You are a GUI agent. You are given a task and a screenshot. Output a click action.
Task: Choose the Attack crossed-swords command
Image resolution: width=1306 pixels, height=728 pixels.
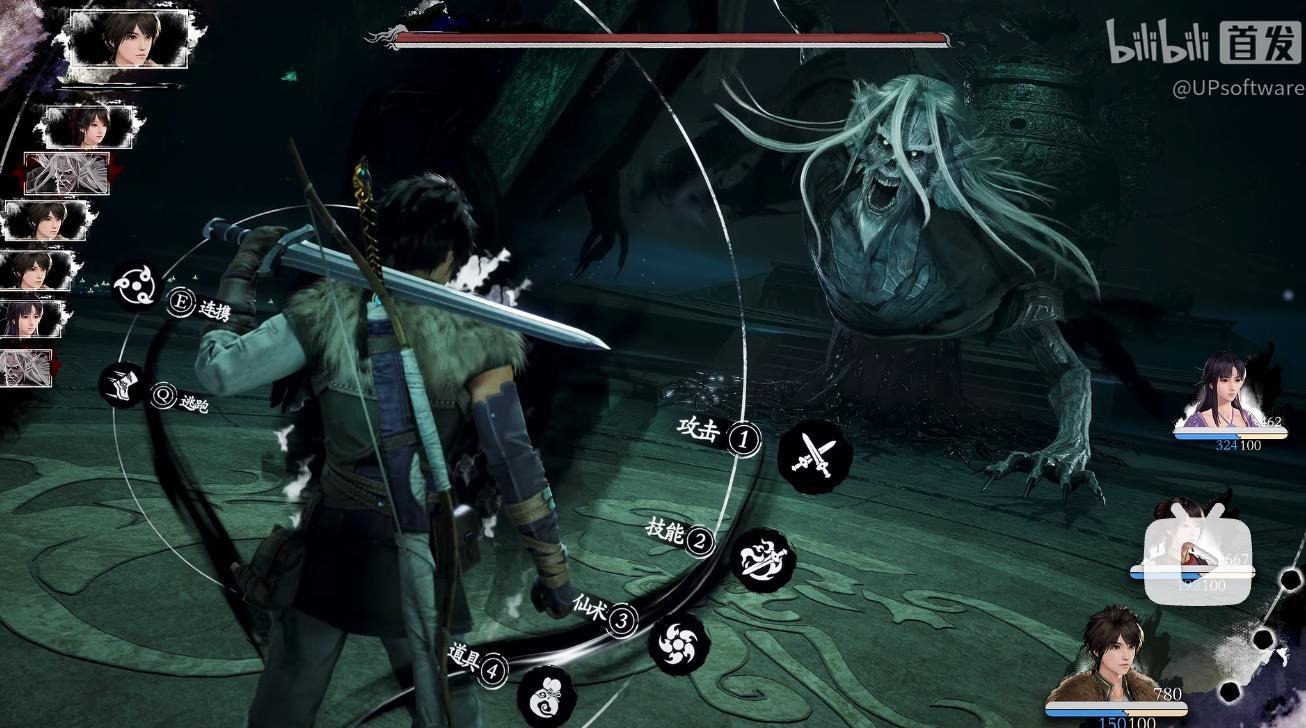[814, 456]
